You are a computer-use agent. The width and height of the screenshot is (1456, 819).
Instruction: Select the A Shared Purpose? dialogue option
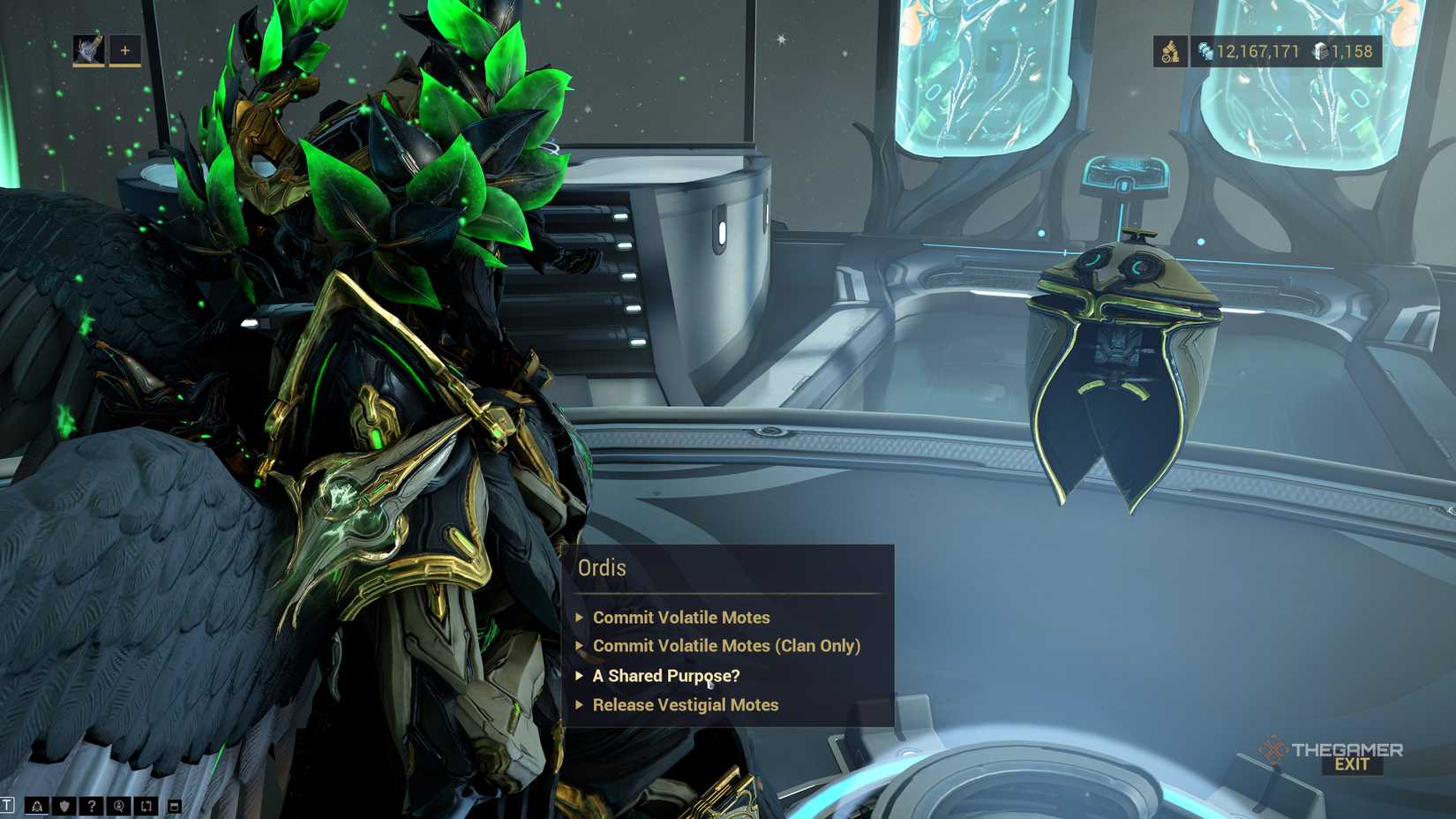665,675
